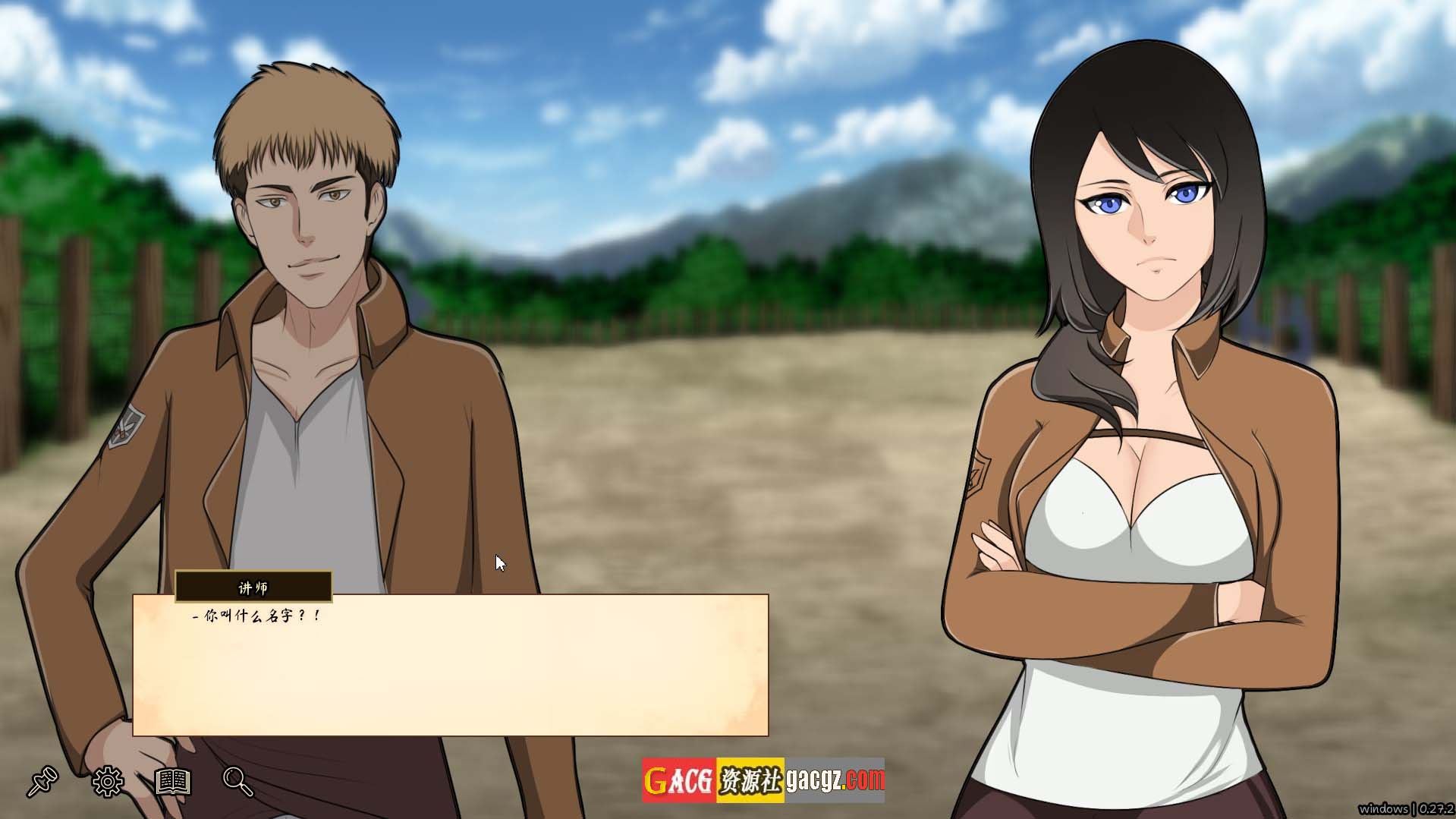Advance the dialogue text box

click(x=451, y=665)
